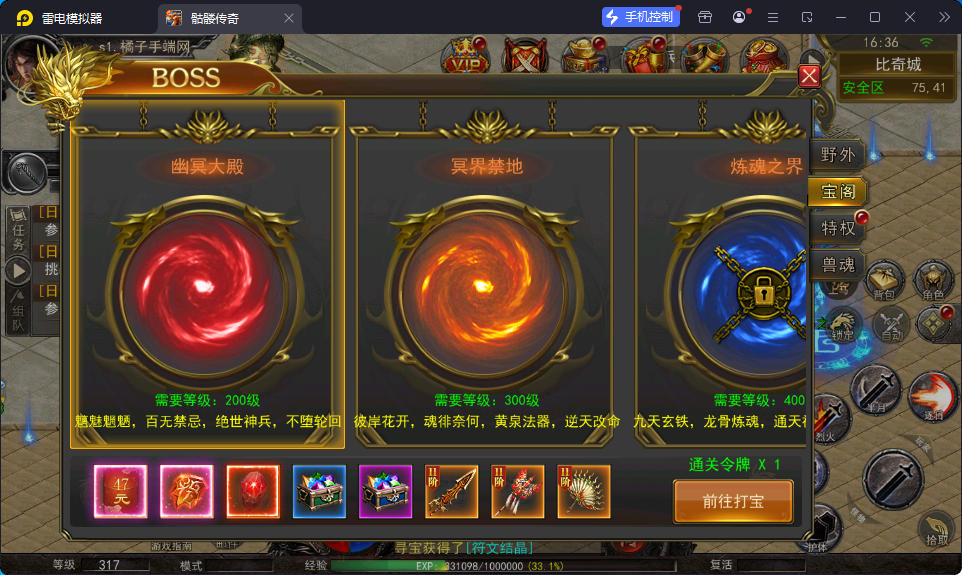The height and width of the screenshot is (575, 962).
Task: Open the 手机控制 emulator button
Action: coord(641,17)
